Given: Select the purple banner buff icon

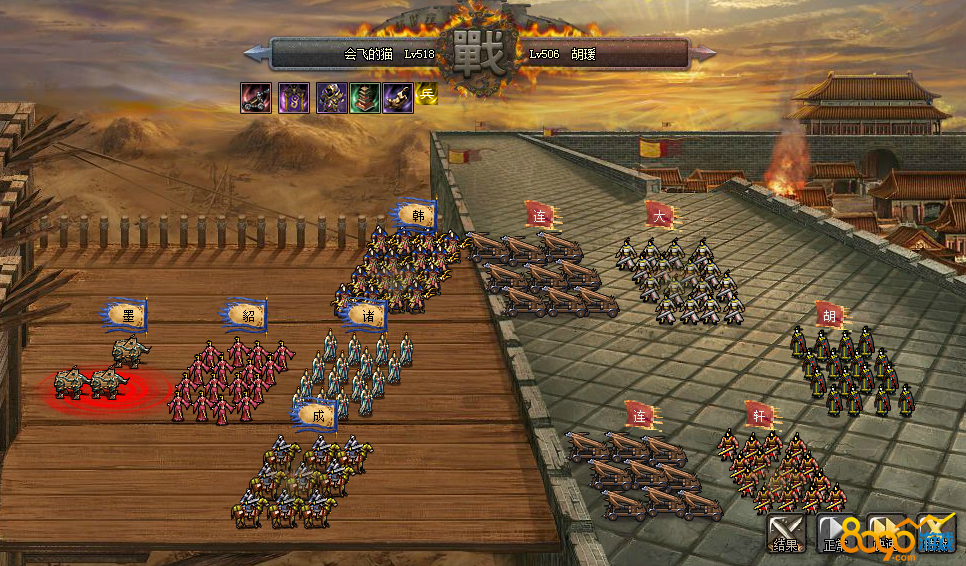Looking at the screenshot, I should 293,97.
